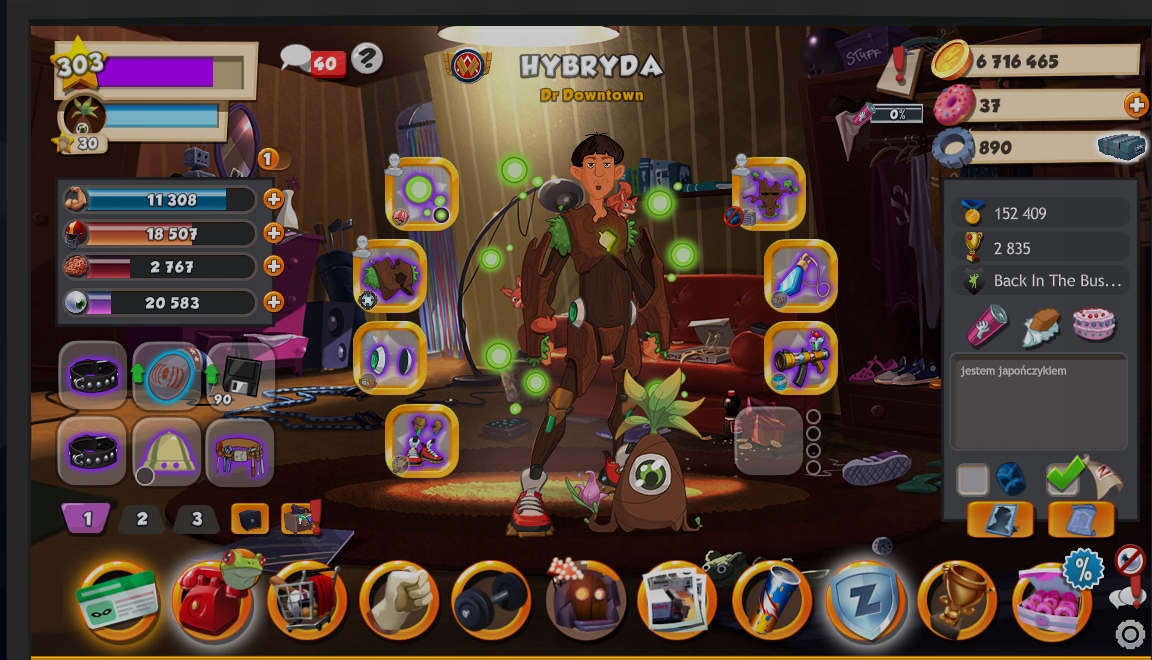Image resolution: width=1152 pixels, height=660 pixels.
Task: Select the sneakers equipment slot
Action: [422, 440]
